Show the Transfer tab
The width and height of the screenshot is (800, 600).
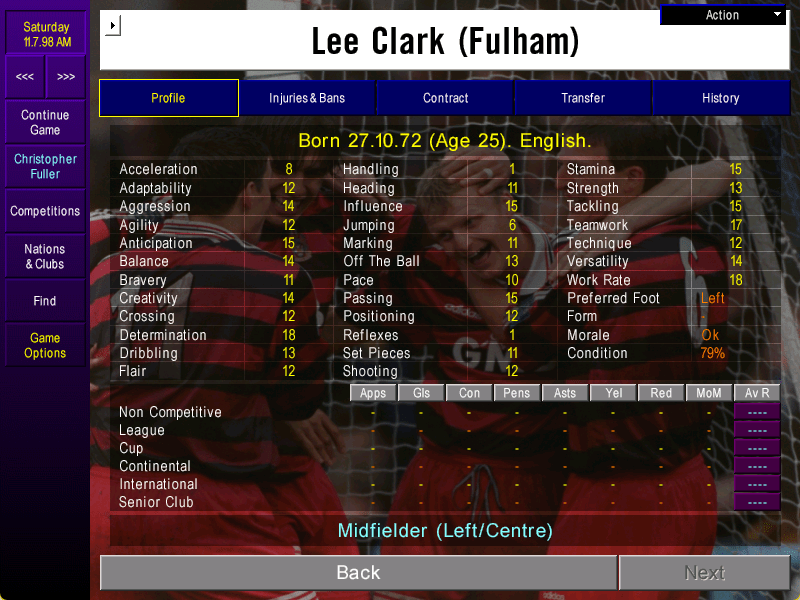tap(583, 98)
